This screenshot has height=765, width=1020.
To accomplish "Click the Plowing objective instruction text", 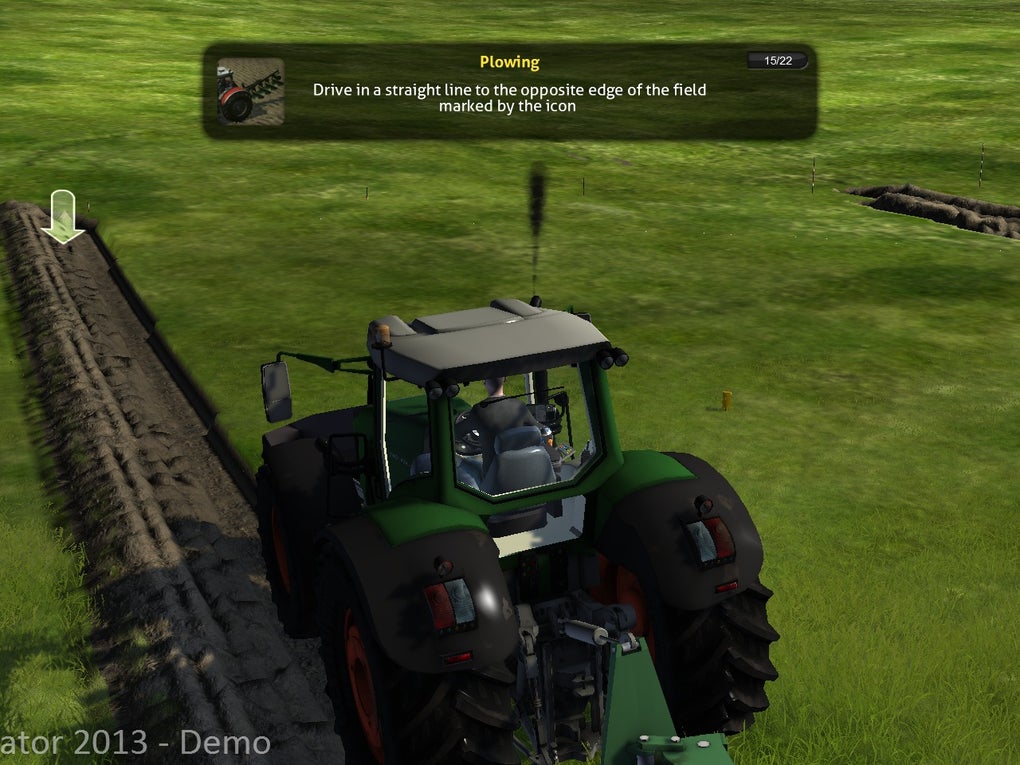I will click(509, 97).
